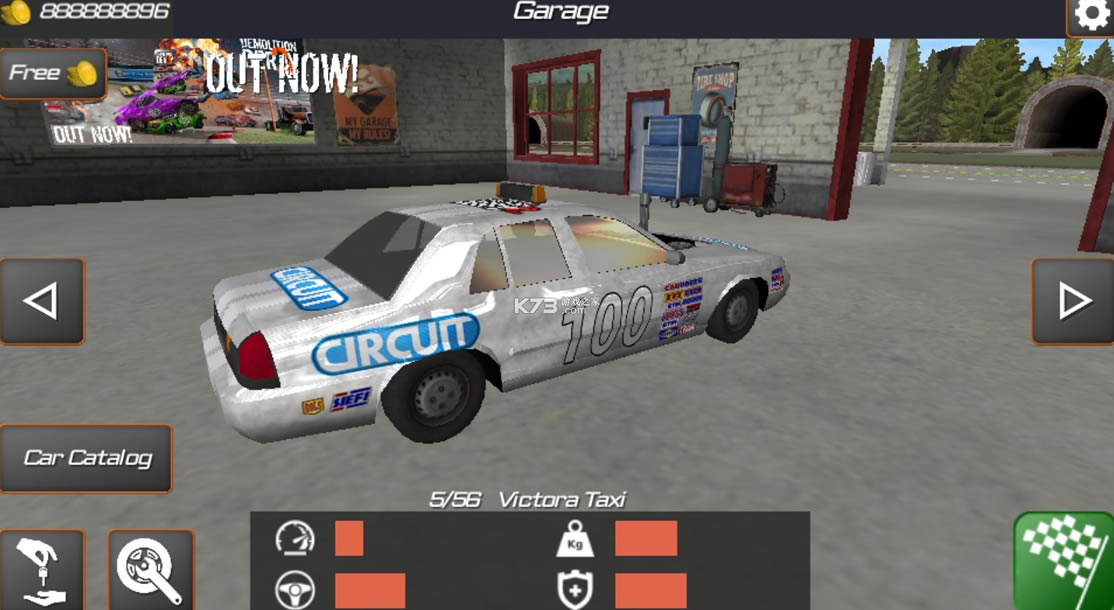Image resolution: width=1114 pixels, height=610 pixels.
Task: Open the wrench and gear upgrade menu
Action: [x=150, y=571]
